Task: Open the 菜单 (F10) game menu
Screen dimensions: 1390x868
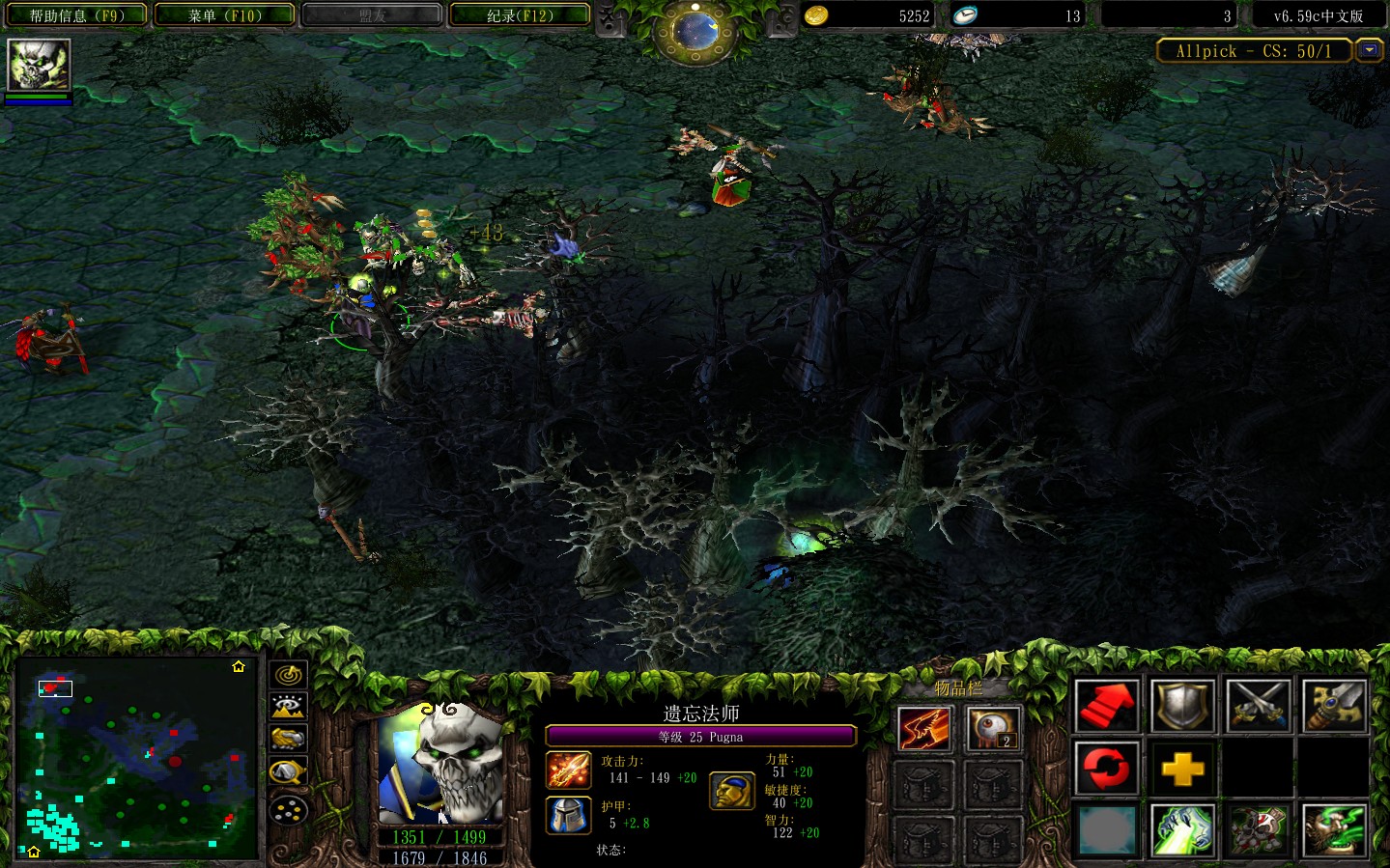Action: point(224,15)
